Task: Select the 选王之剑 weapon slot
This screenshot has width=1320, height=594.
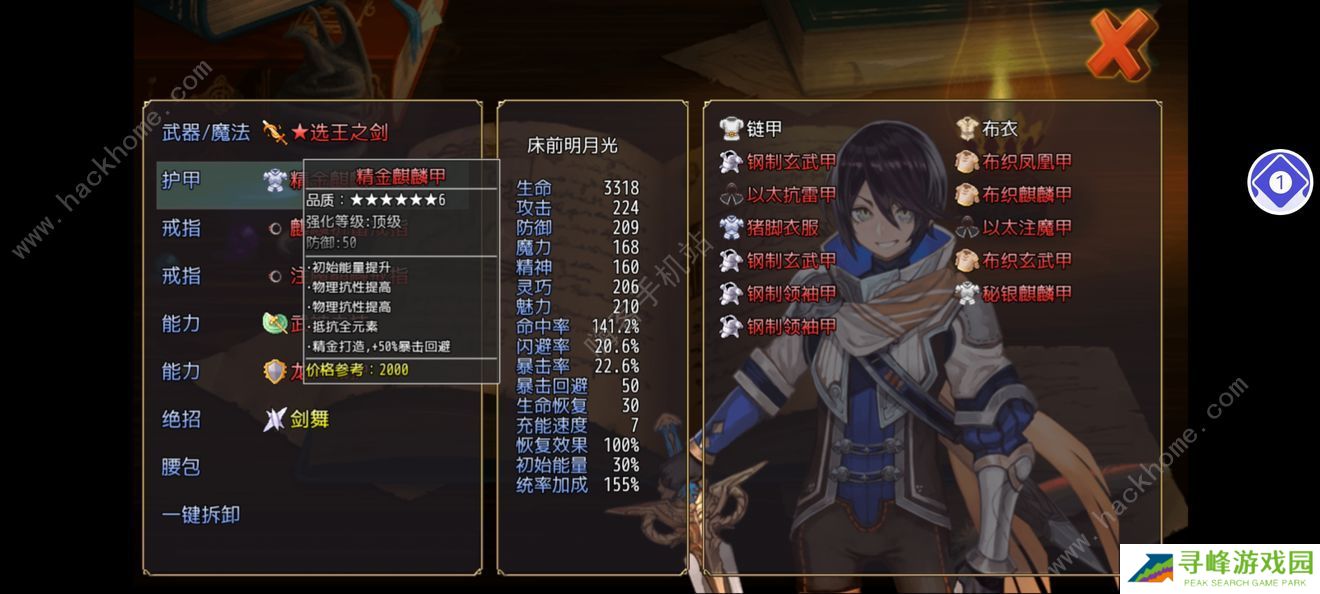Action: tap(338, 132)
